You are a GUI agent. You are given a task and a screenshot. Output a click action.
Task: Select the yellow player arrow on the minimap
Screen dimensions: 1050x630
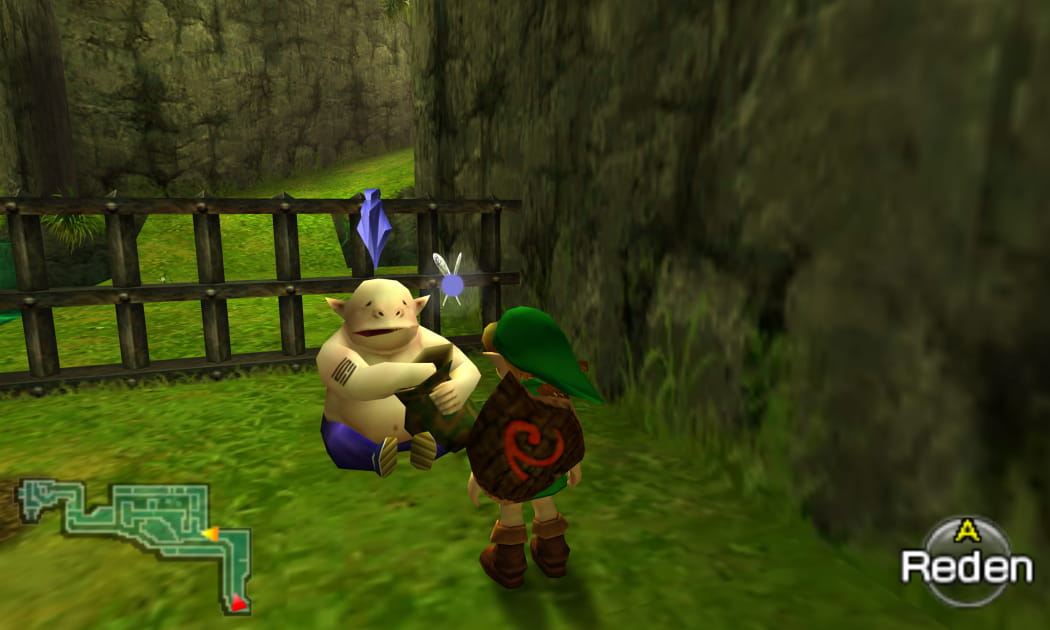(x=211, y=534)
